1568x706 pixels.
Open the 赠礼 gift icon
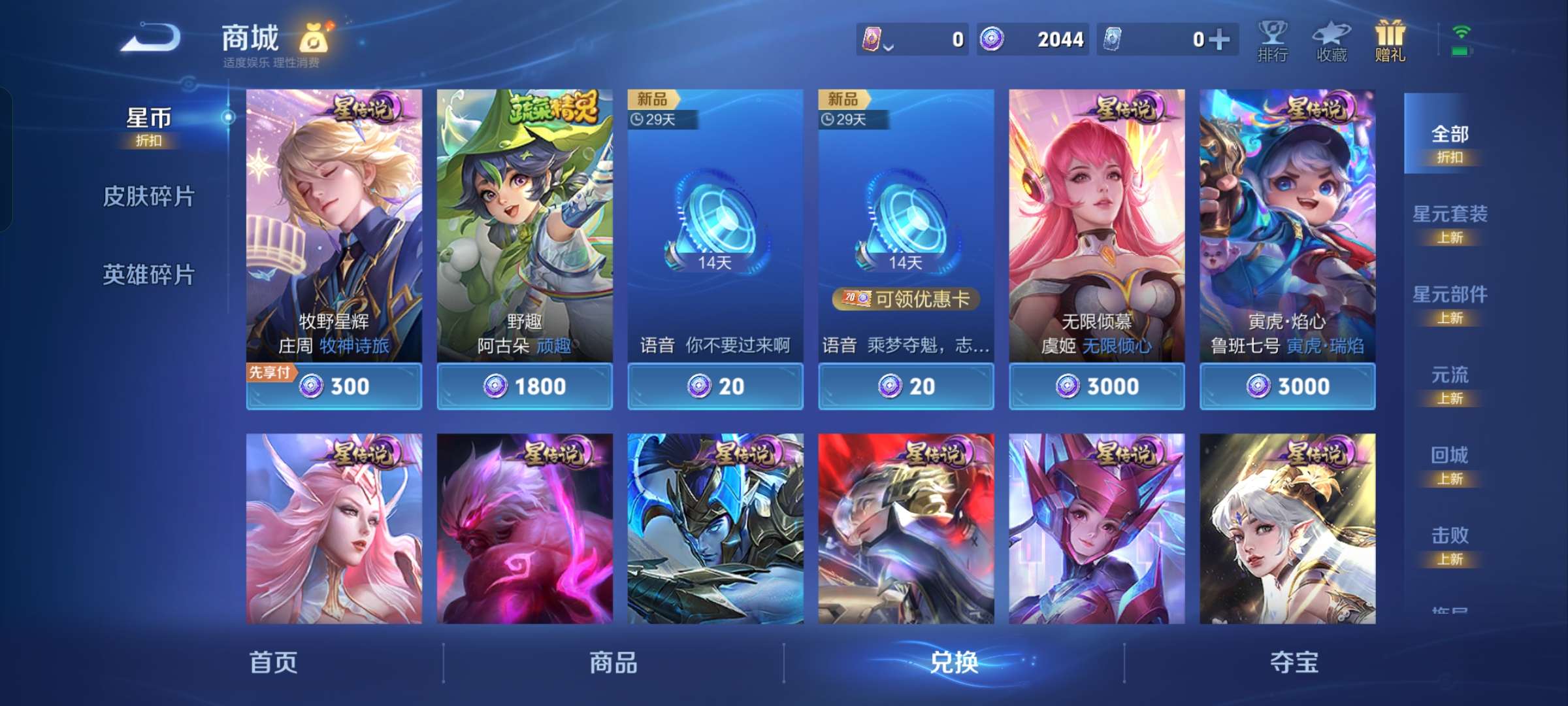tap(1392, 41)
